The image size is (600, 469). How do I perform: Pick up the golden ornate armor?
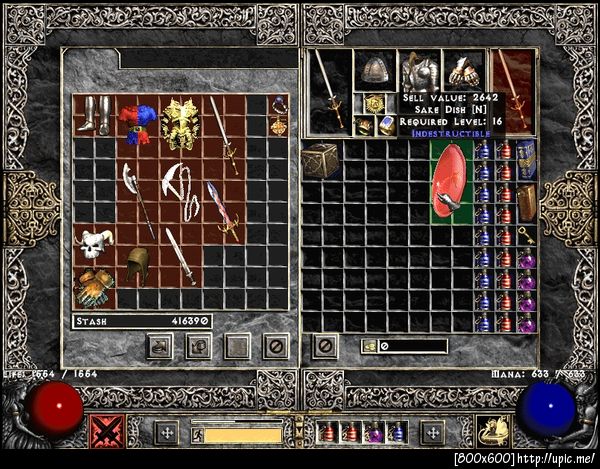click(182, 124)
